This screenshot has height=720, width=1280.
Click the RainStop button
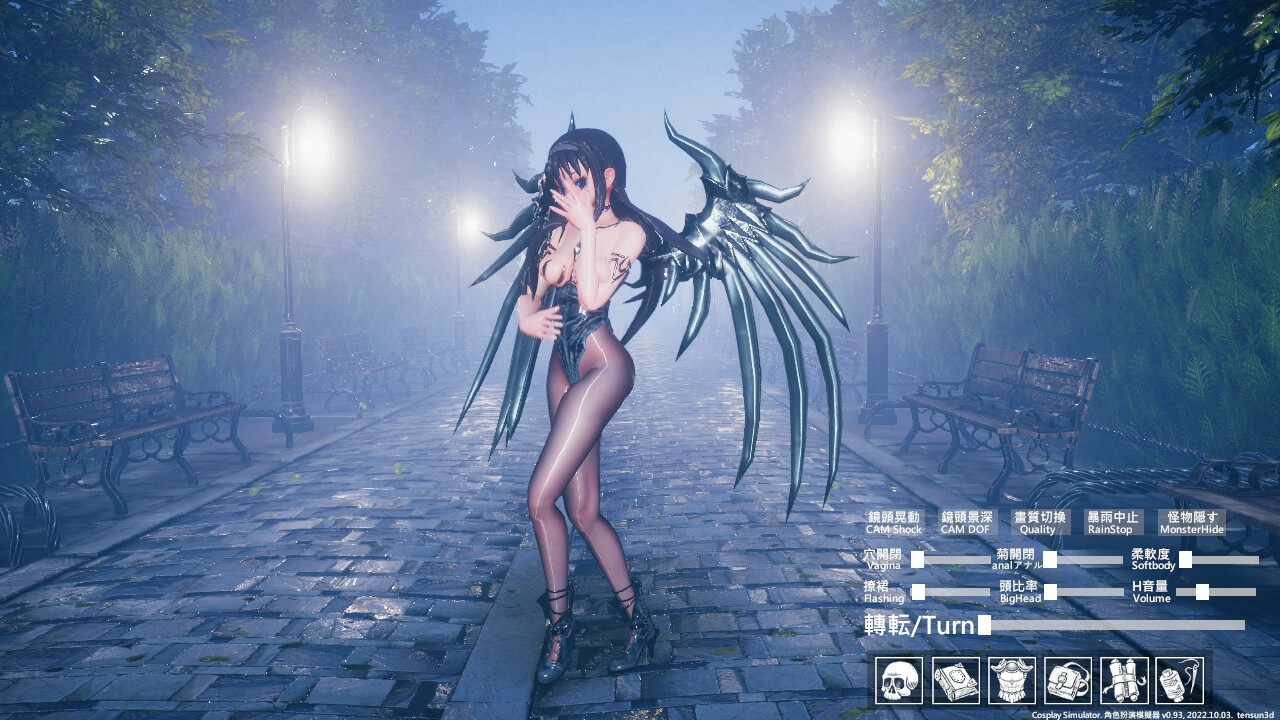coord(1112,522)
